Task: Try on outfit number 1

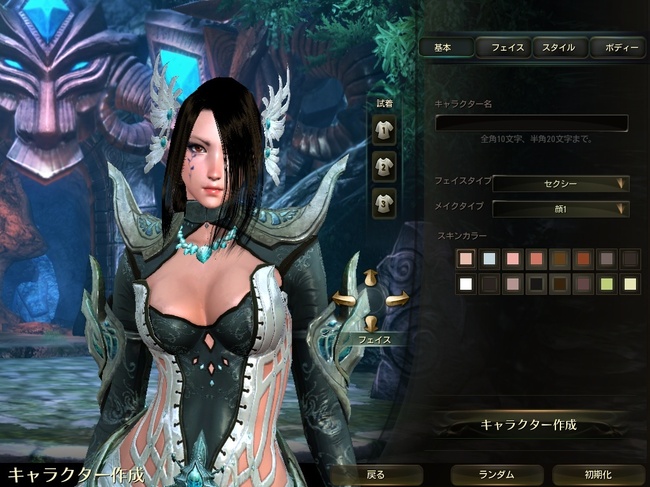Action: coord(383,127)
